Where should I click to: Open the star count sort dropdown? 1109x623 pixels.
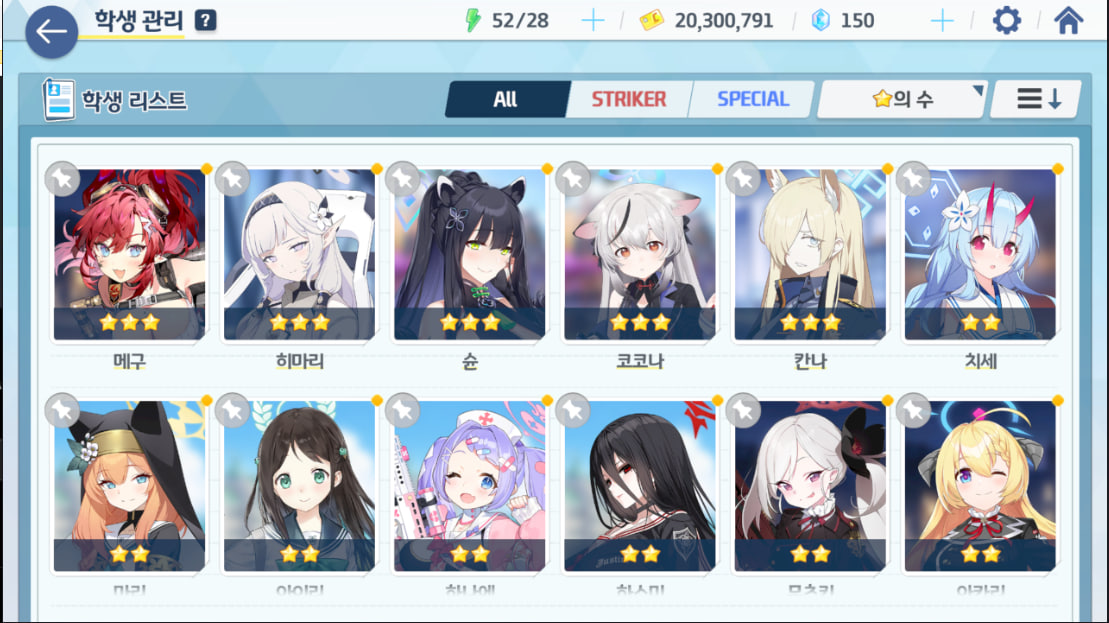902,99
